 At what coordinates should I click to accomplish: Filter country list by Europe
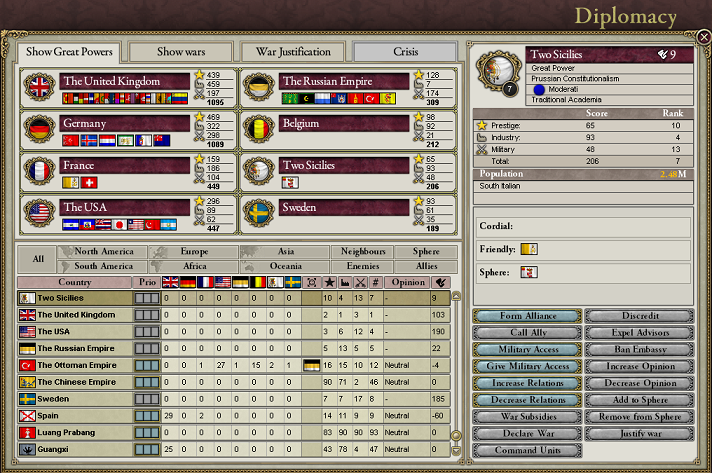pos(195,252)
